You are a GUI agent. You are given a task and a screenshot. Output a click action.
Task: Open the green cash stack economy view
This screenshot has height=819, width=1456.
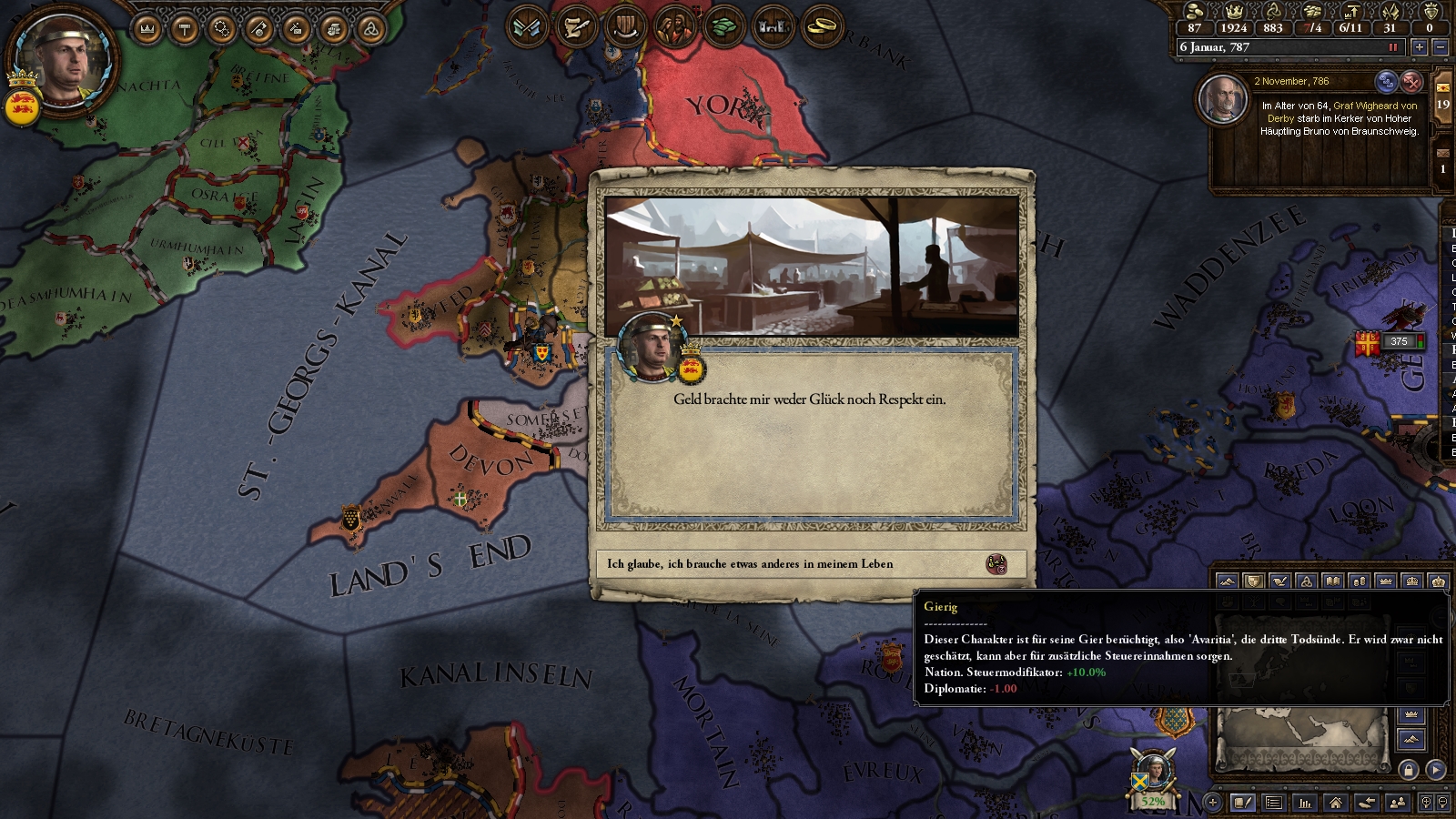pyautogui.click(x=723, y=27)
